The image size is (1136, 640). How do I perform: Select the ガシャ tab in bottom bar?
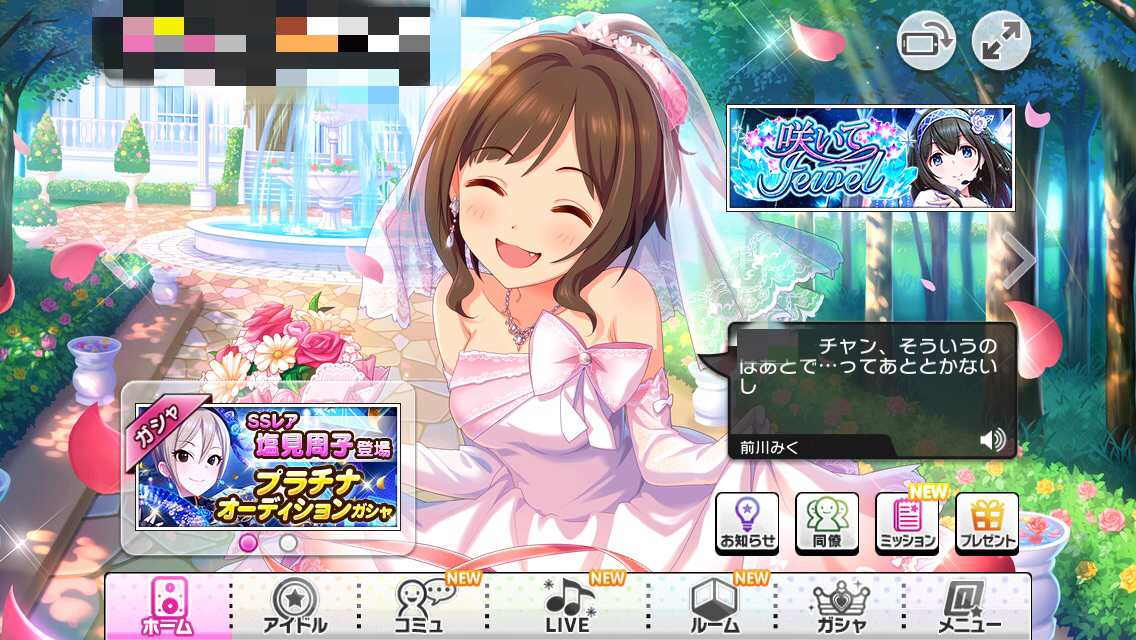click(840, 605)
